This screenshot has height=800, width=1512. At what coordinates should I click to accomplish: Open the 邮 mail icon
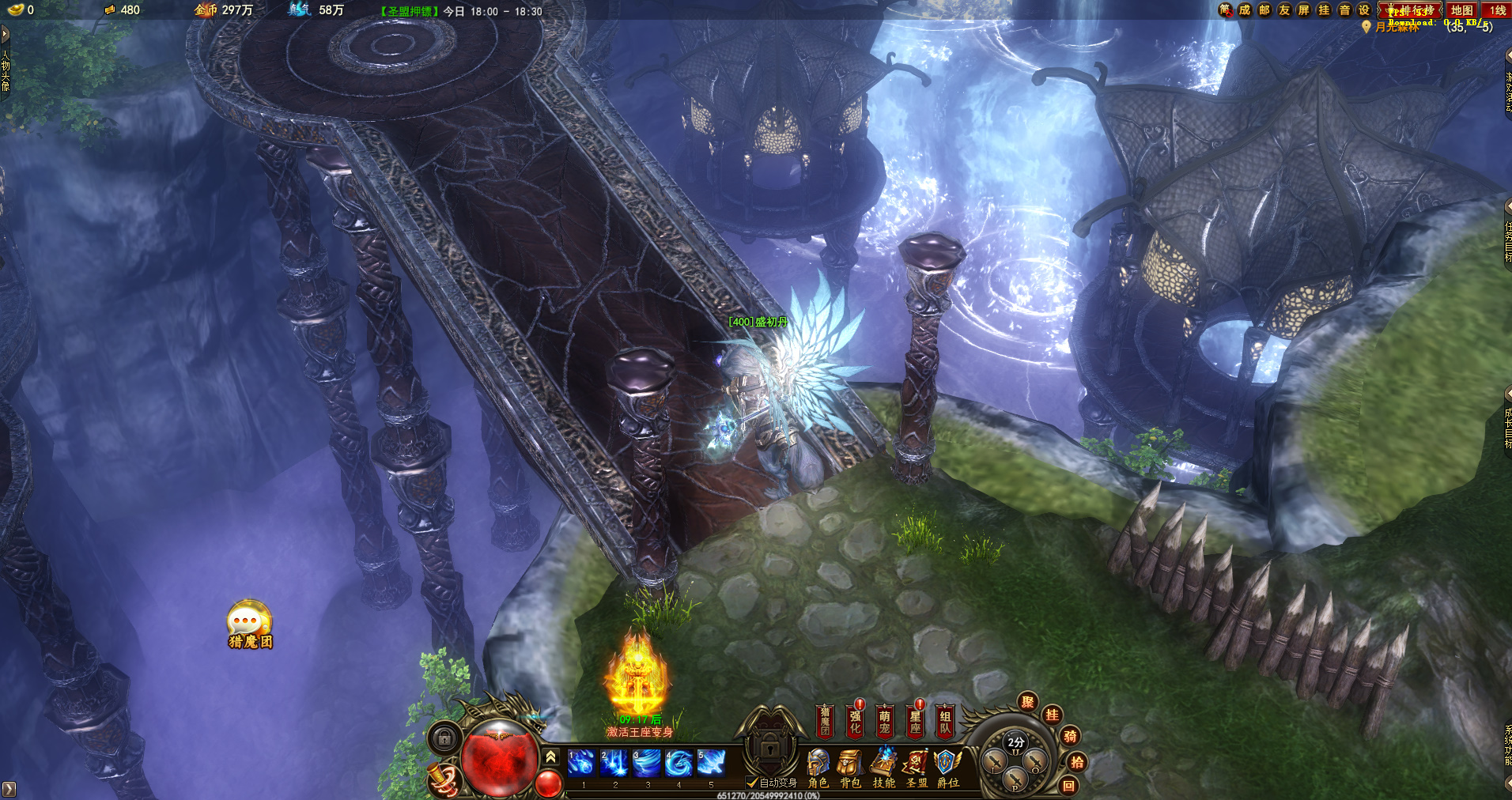(x=1264, y=10)
